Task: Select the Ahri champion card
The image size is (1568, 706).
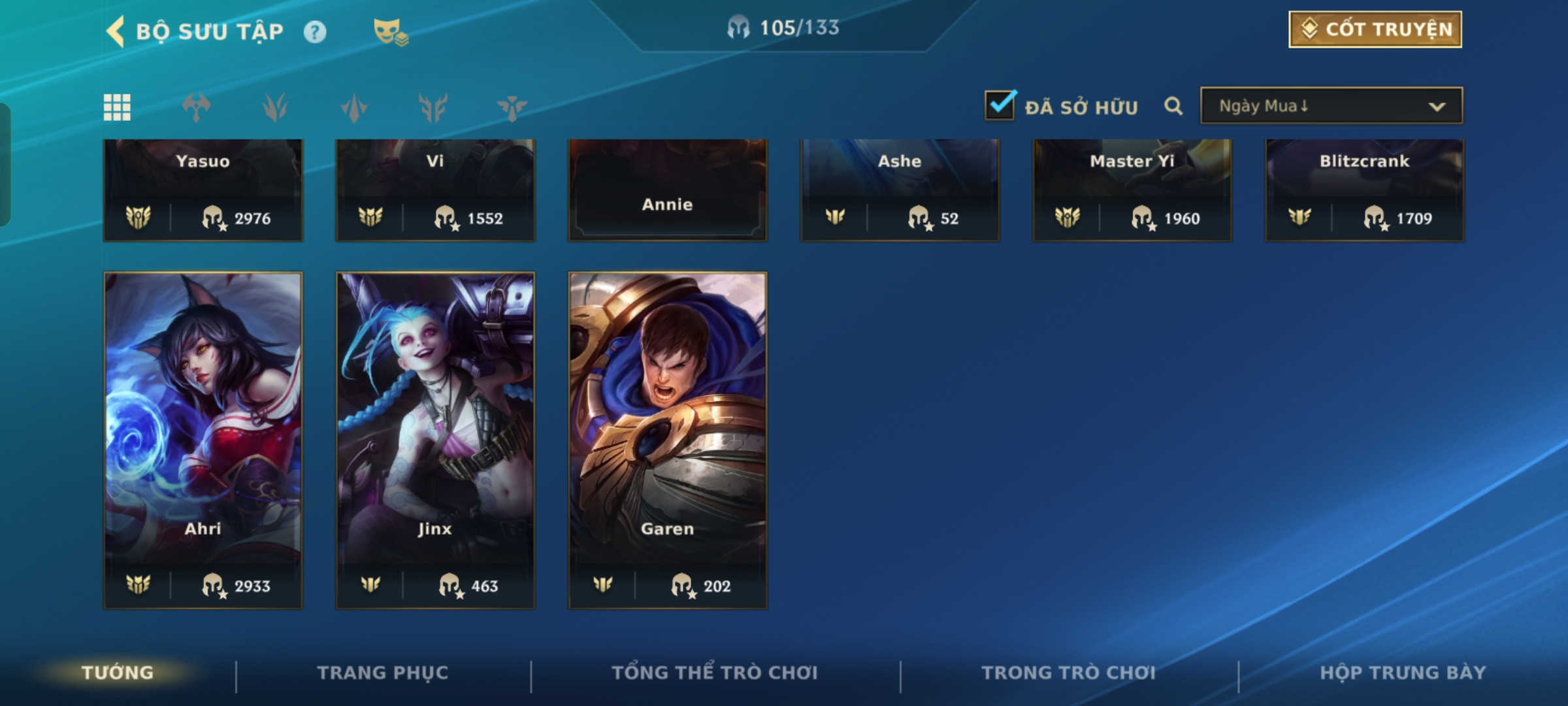Action: (203, 439)
